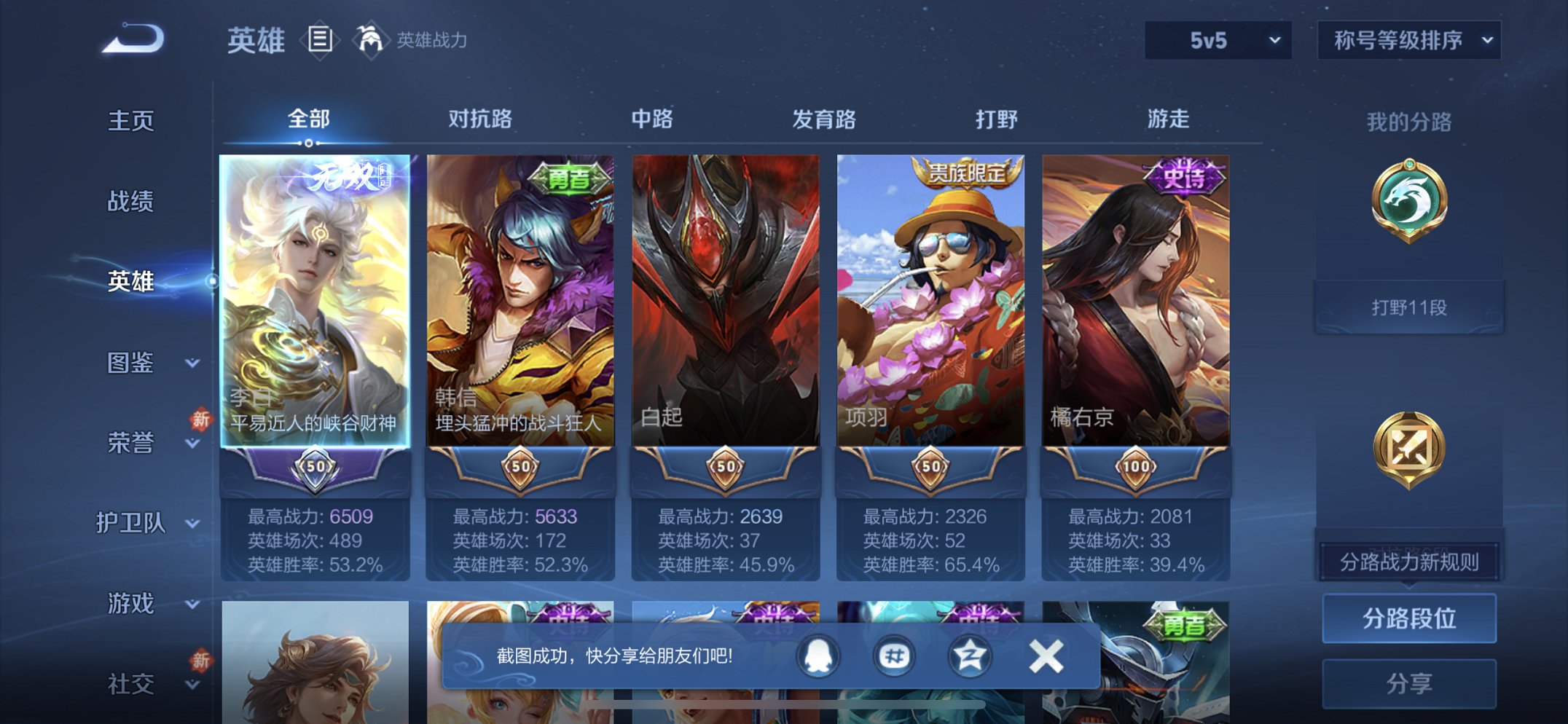Share using the hashtag topic icon
Viewport: 1568px width, 724px height.
coord(895,655)
